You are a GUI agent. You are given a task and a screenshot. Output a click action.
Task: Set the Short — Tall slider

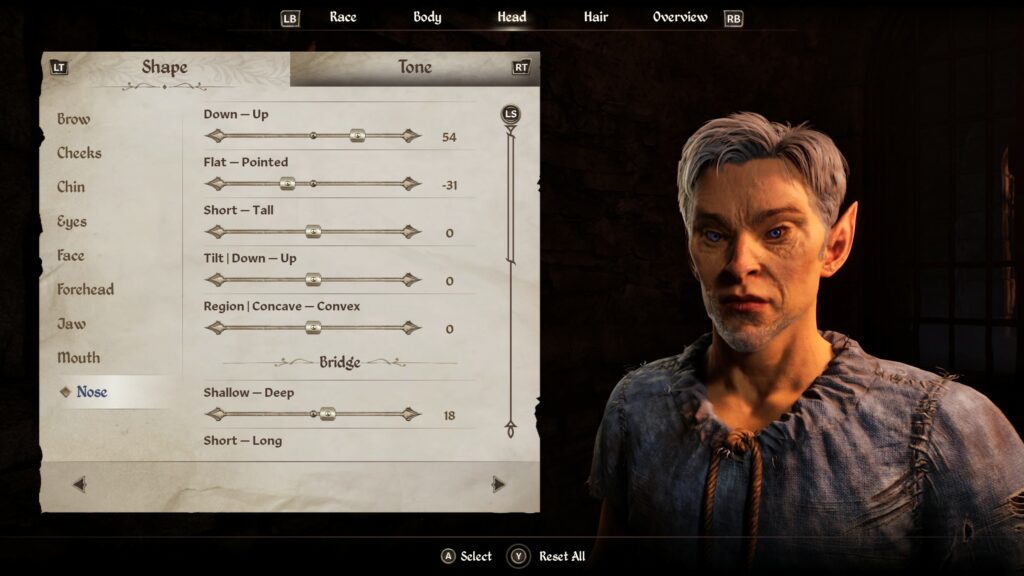[x=313, y=232]
